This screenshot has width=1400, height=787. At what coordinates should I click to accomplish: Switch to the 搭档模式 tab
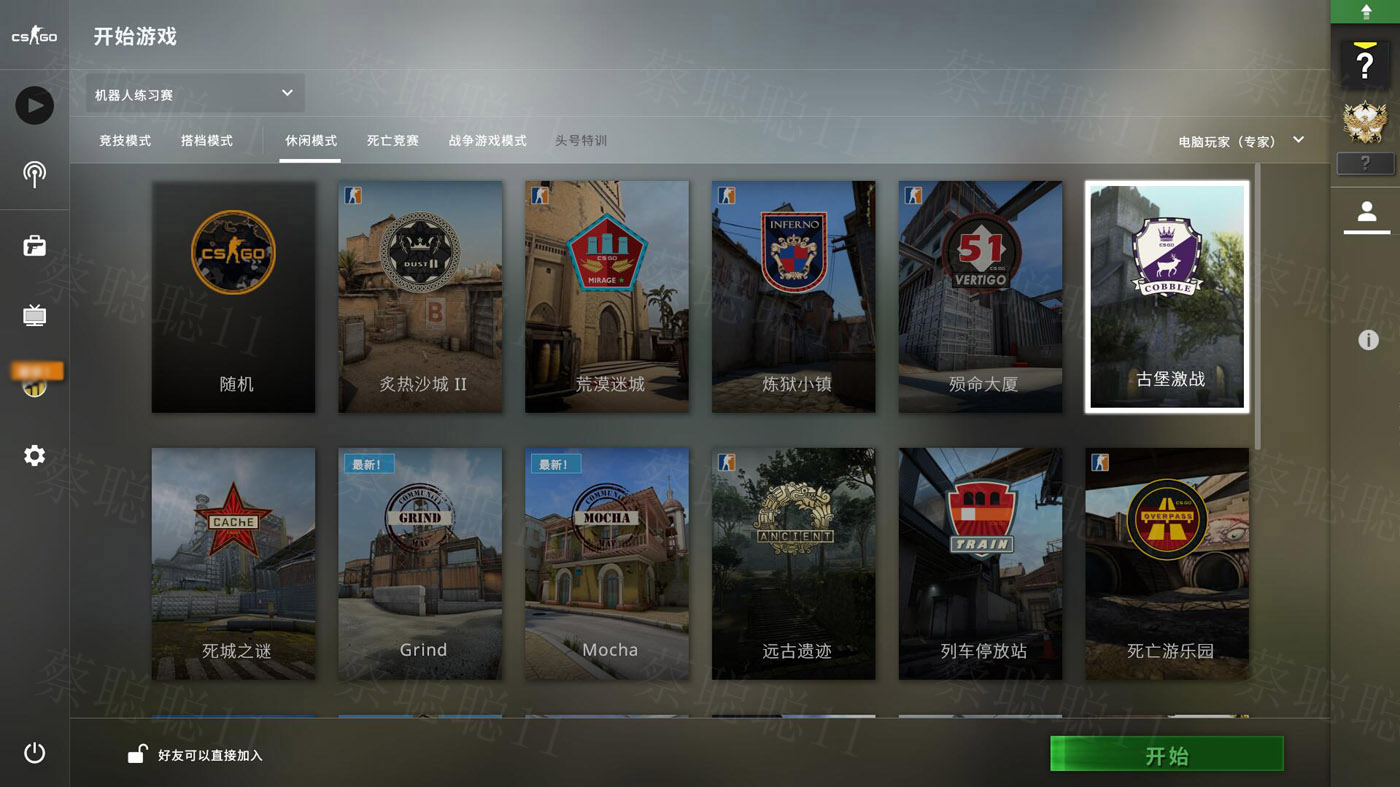point(207,141)
